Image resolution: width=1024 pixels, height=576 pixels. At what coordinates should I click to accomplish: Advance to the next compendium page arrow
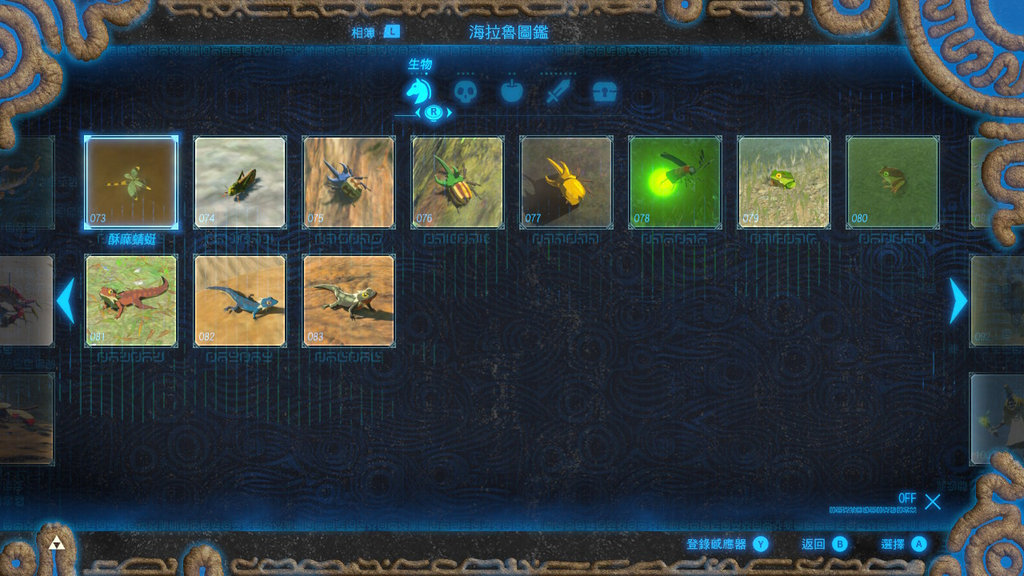click(x=958, y=301)
